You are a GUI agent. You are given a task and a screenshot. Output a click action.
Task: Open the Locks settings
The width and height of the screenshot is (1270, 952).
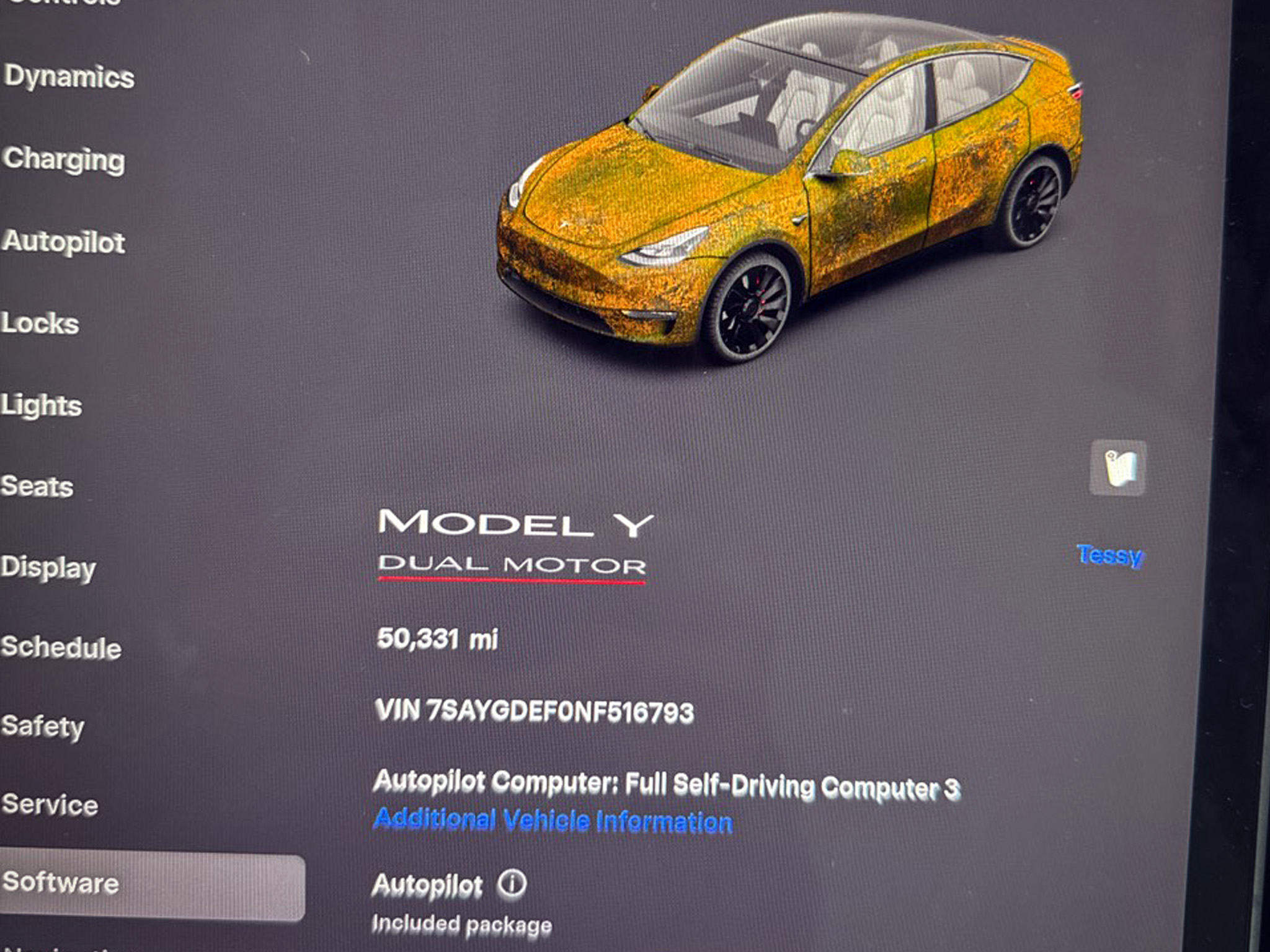click(x=40, y=324)
